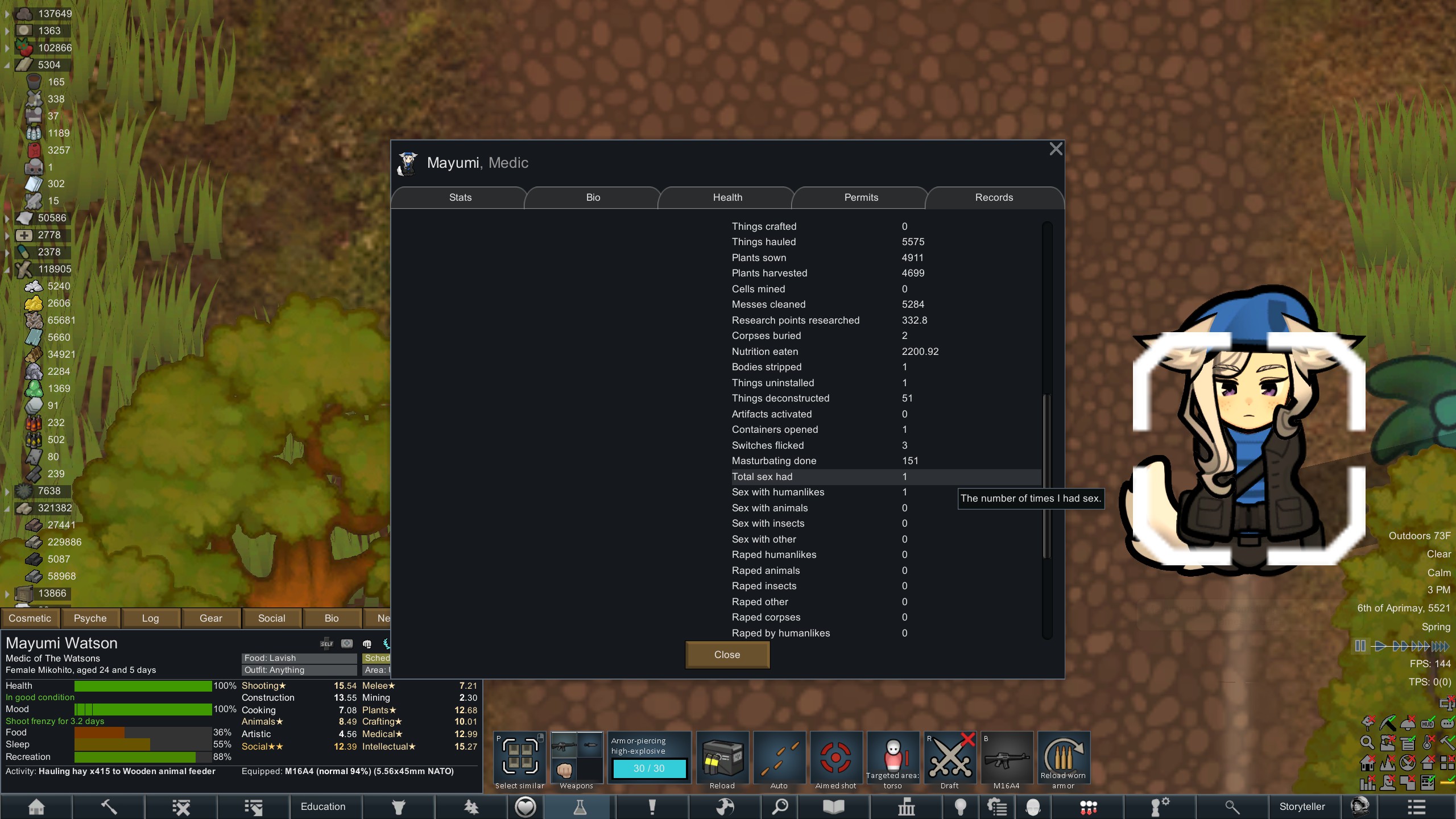Open the Health tab in dialog
This screenshot has height=819, width=1456.
pos(727,197)
